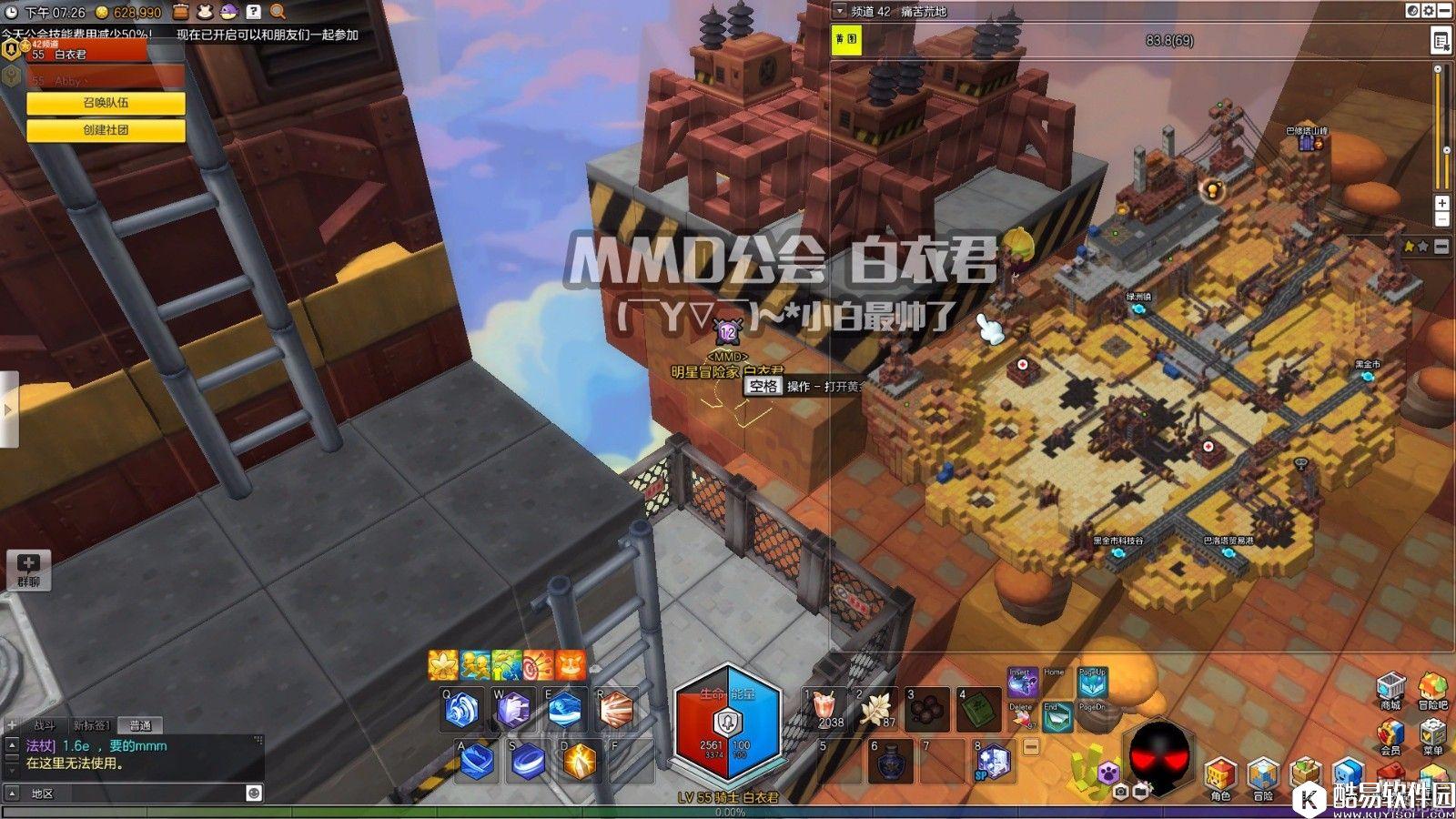Activate the golden D skill

point(579,761)
